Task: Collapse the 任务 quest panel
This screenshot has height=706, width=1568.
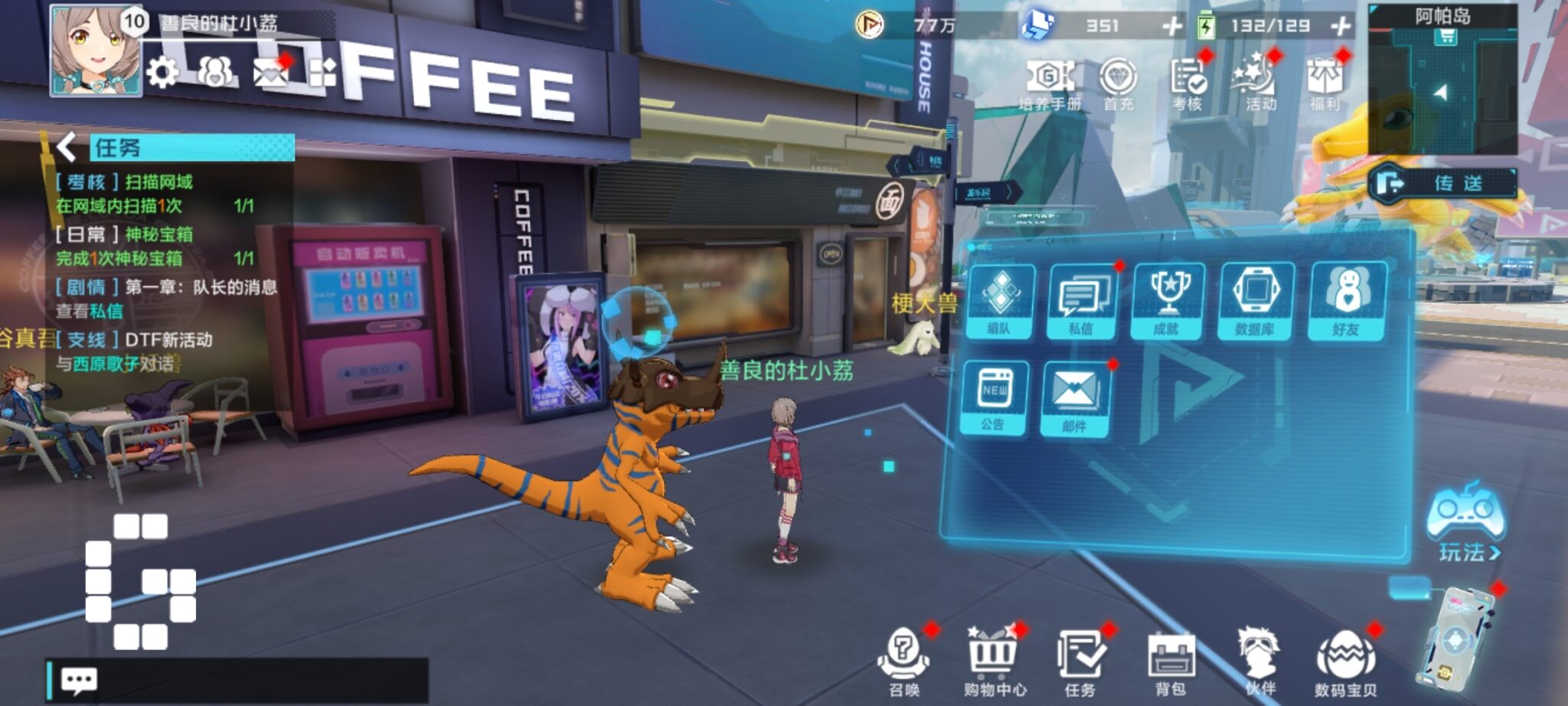Action: [x=66, y=145]
